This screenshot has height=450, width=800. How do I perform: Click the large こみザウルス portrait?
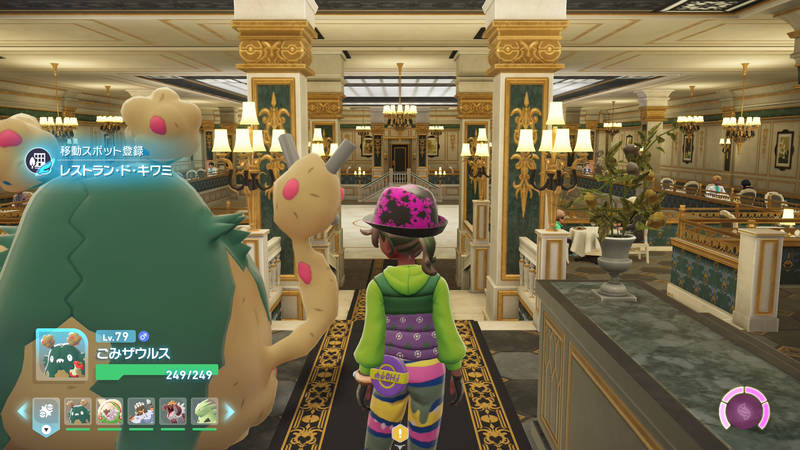pyautogui.click(x=62, y=355)
